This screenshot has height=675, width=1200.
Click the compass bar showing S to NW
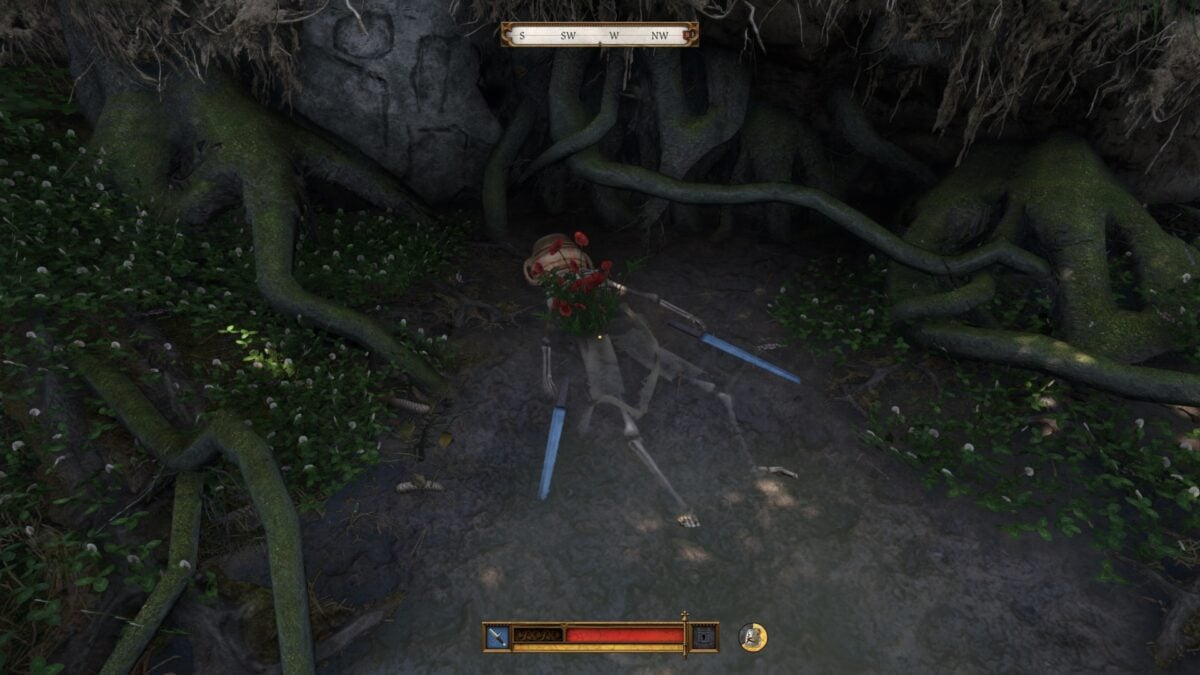pos(599,35)
